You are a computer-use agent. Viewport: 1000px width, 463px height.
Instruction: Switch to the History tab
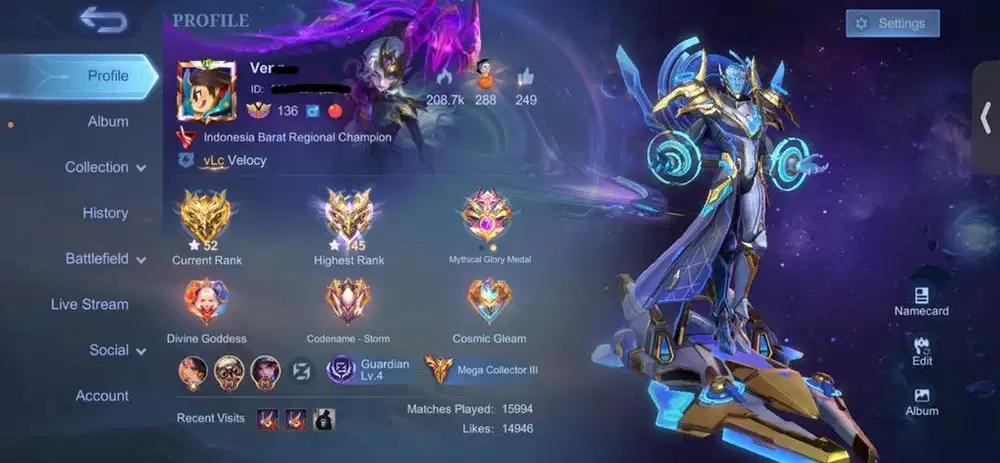(105, 213)
